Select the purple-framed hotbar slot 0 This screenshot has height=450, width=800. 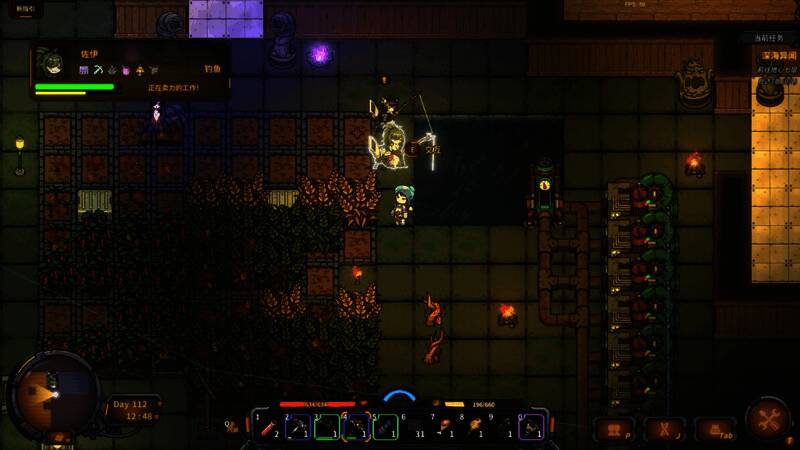532,427
